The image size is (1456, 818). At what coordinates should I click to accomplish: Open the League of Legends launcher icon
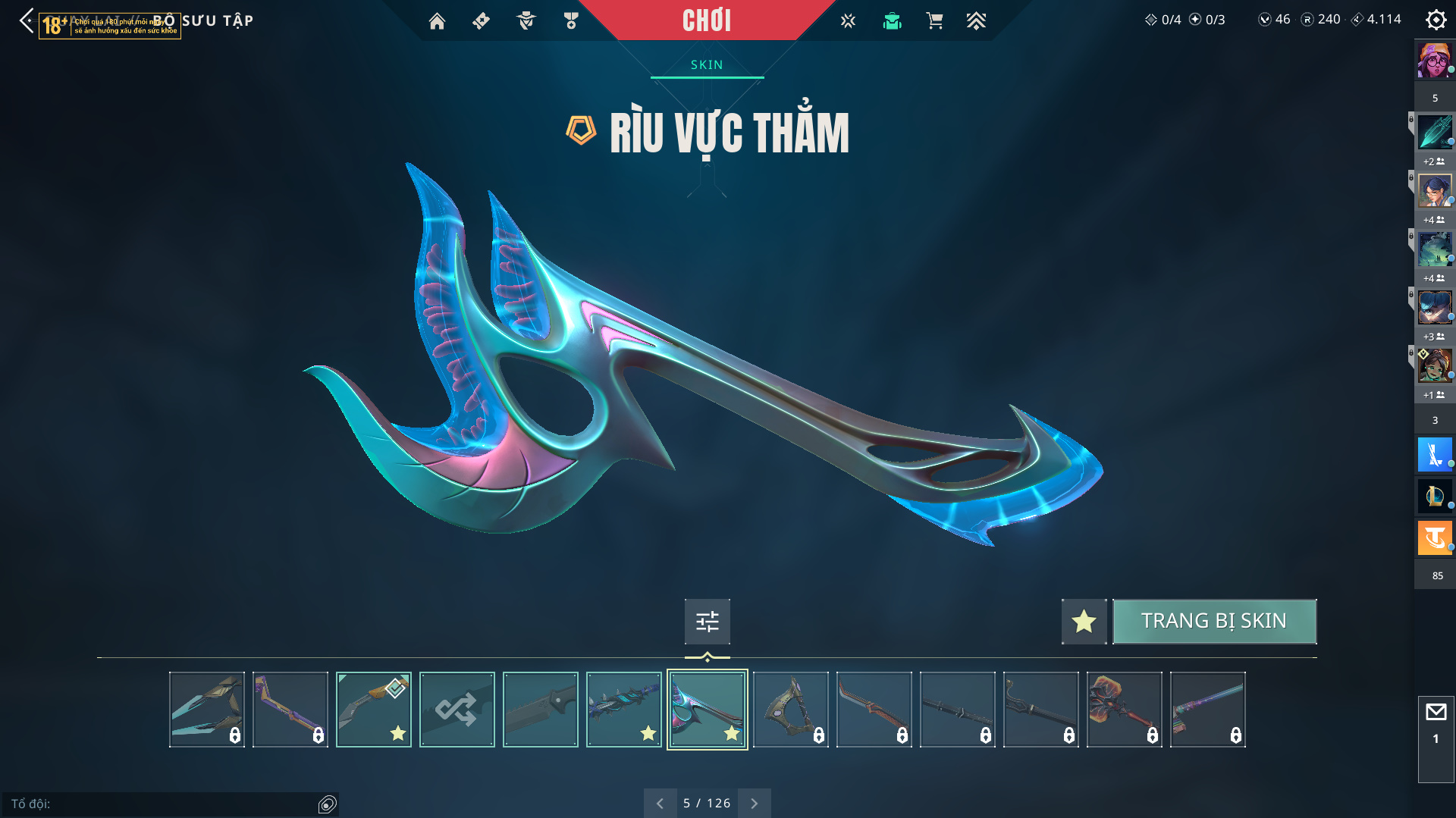(1435, 497)
